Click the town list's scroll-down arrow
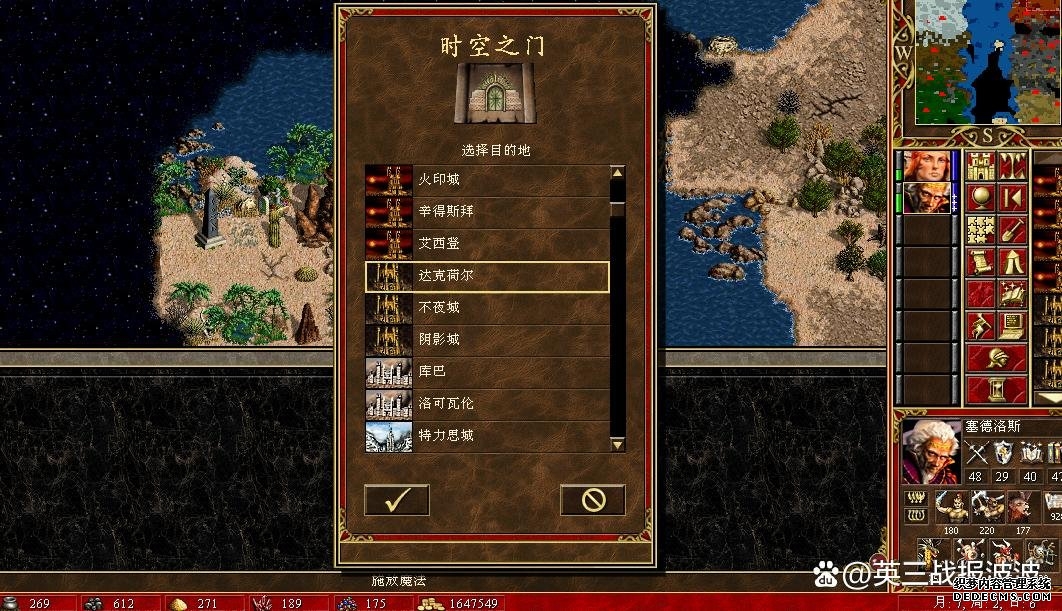 [x=617, y=443]
